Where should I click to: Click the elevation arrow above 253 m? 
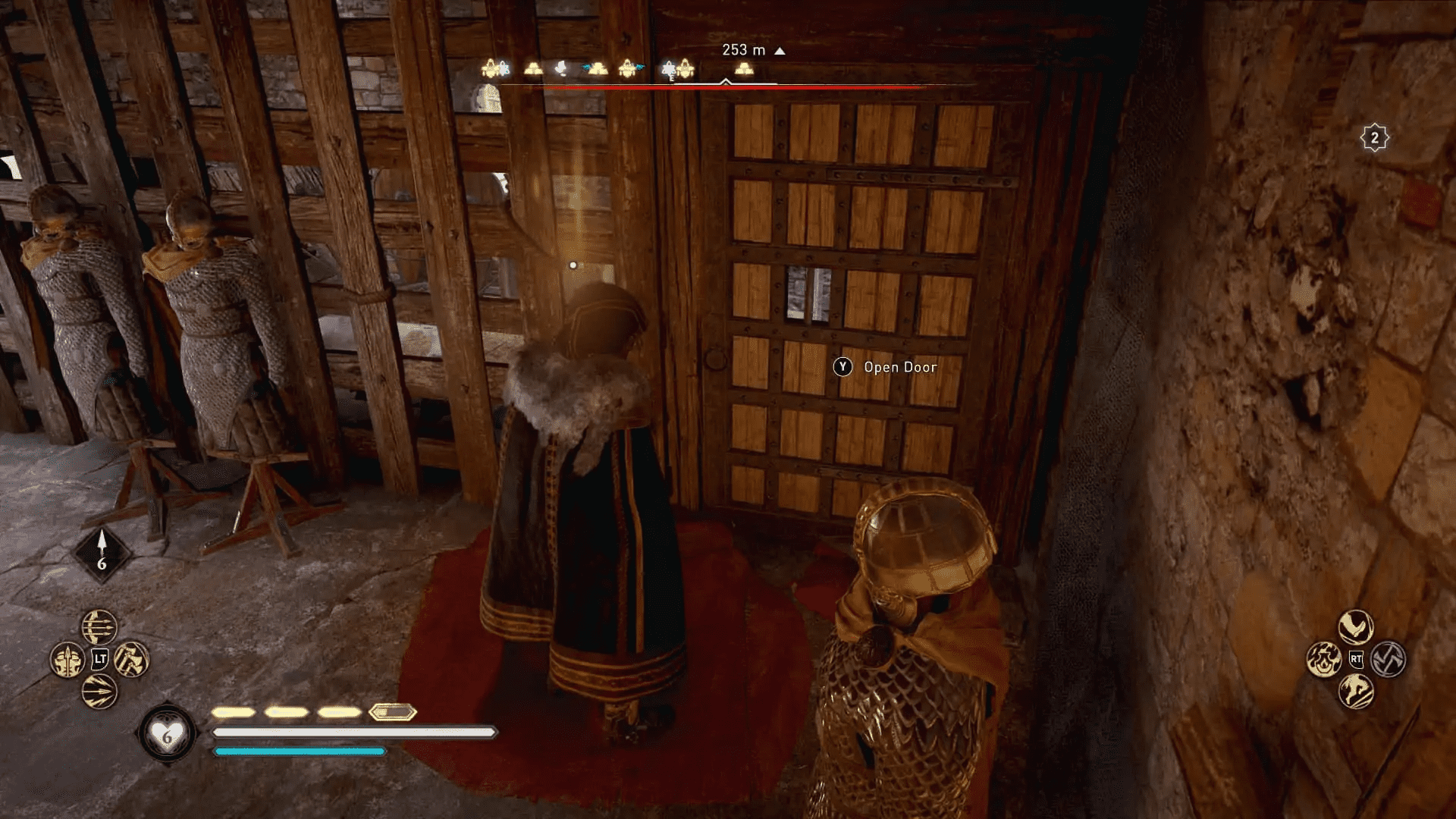point(779,50)
